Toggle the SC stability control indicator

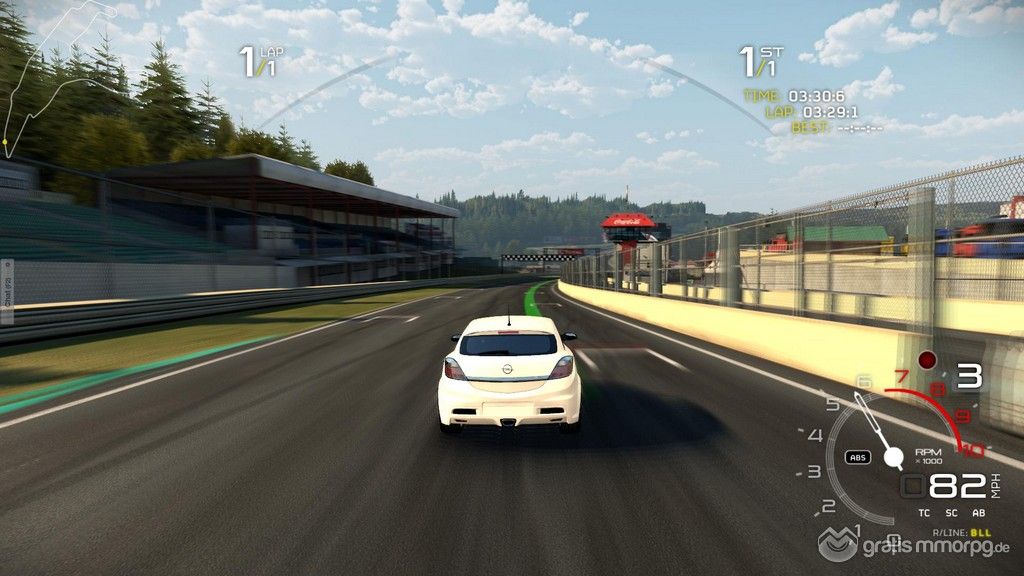click(949, 512)
